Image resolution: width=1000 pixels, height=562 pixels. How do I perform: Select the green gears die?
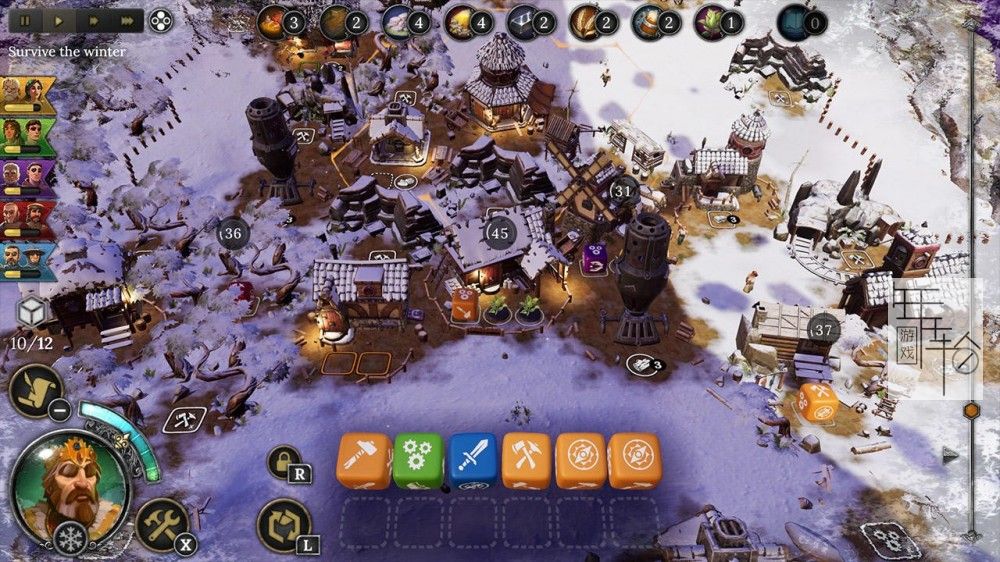[x=418, y=460]
